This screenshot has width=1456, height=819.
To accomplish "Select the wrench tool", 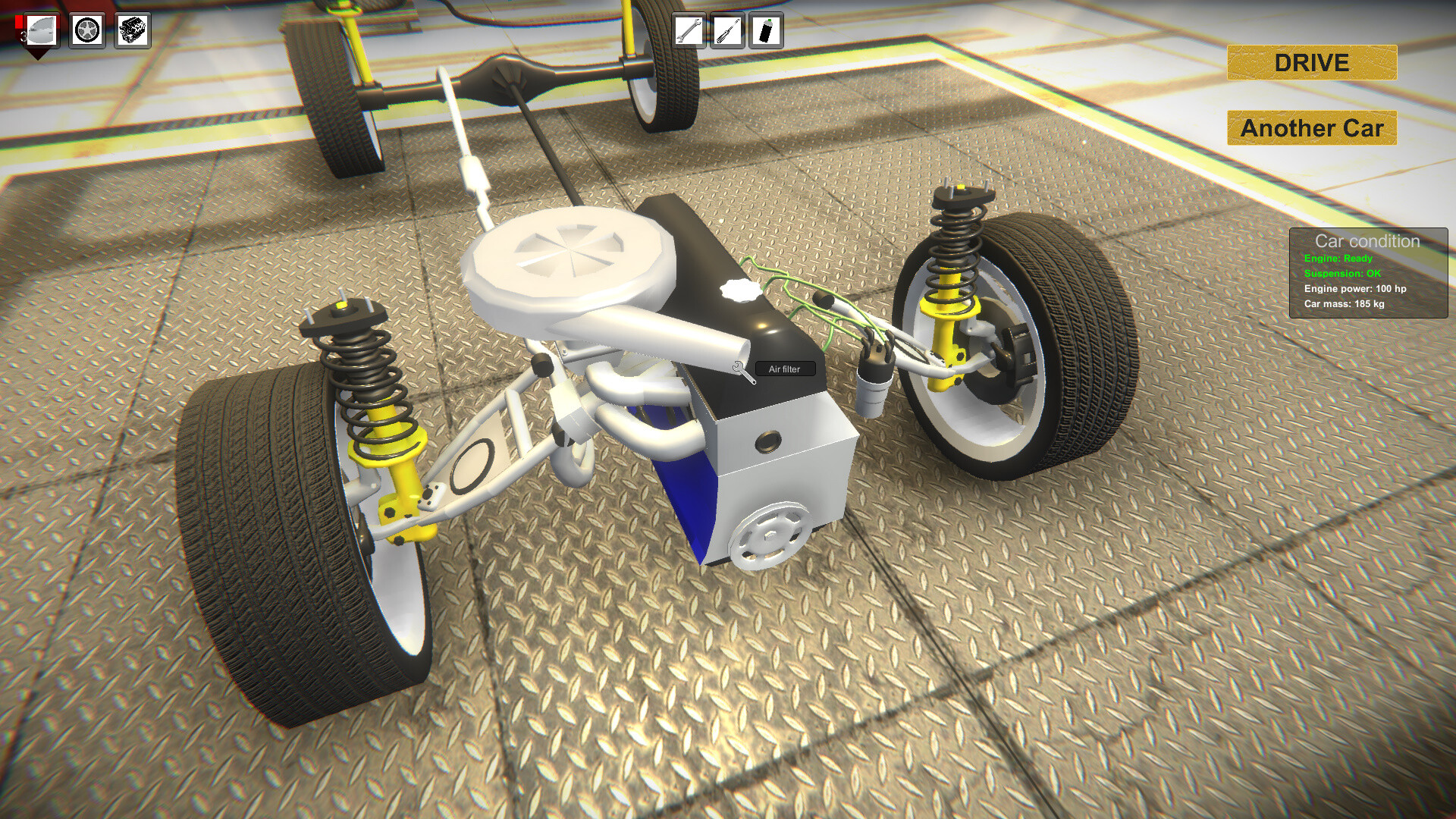I will coord(689,29).
